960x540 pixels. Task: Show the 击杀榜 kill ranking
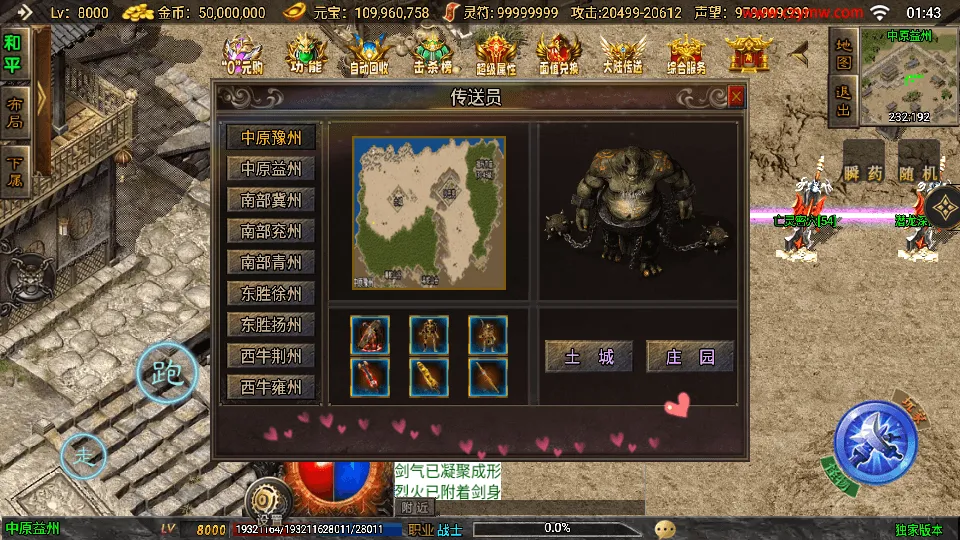(x=432, y=55)
